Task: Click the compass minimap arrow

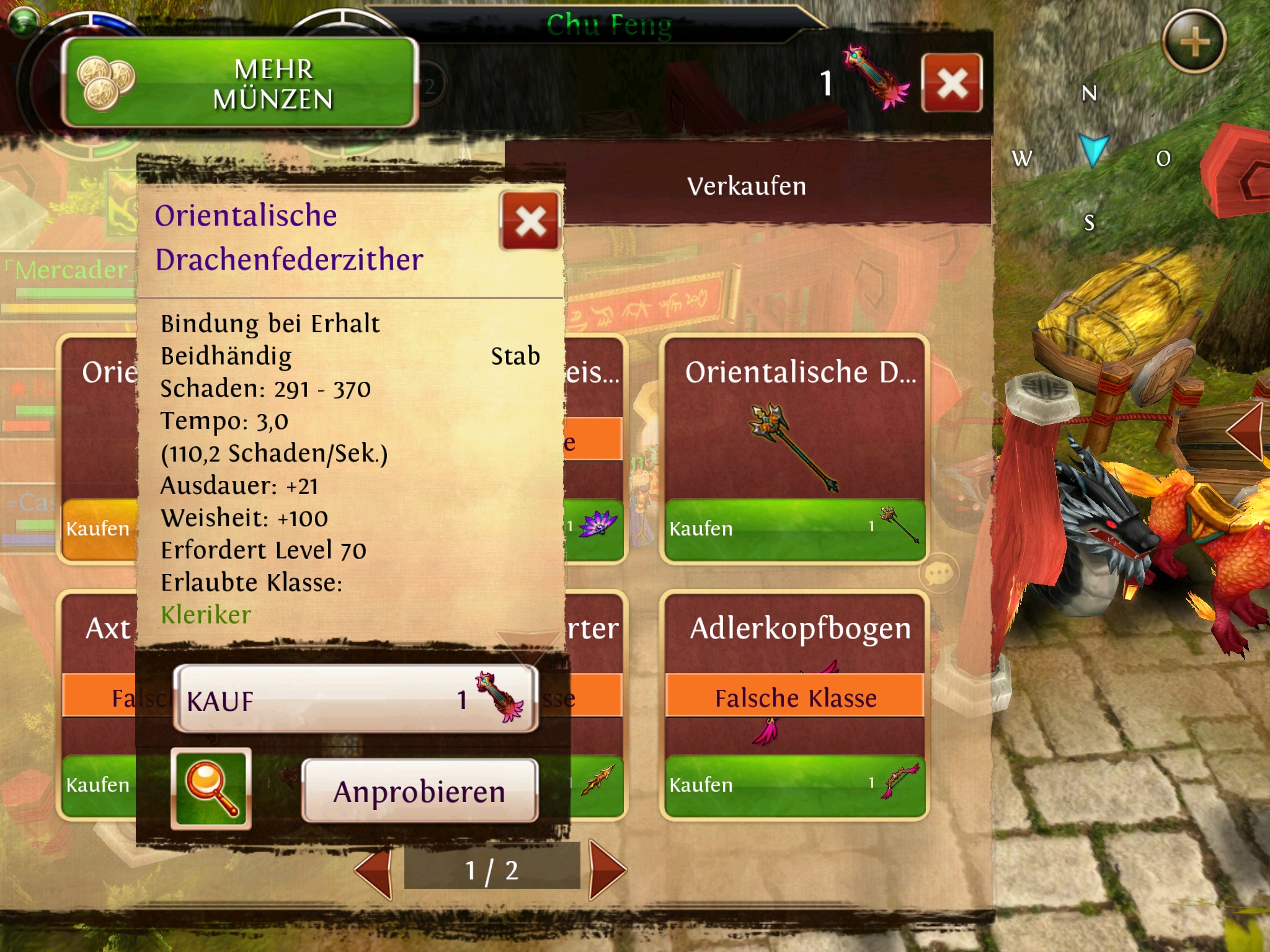Action: pos(1093,151)
